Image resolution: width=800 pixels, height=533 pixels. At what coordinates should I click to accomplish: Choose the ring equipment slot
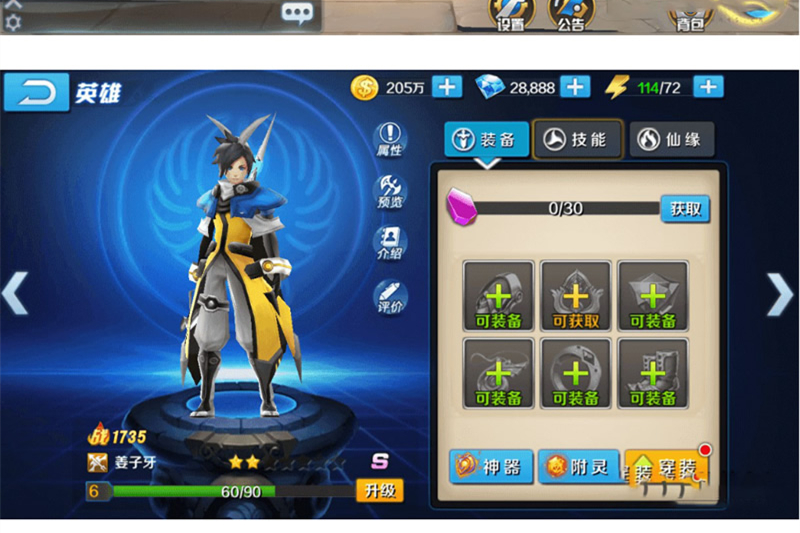coord(576,373)
